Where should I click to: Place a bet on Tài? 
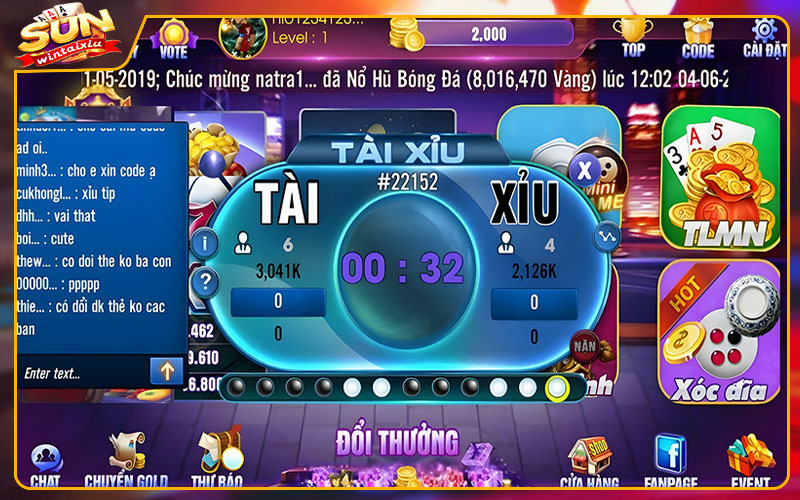pyautogui.click(x=277, y=301)
